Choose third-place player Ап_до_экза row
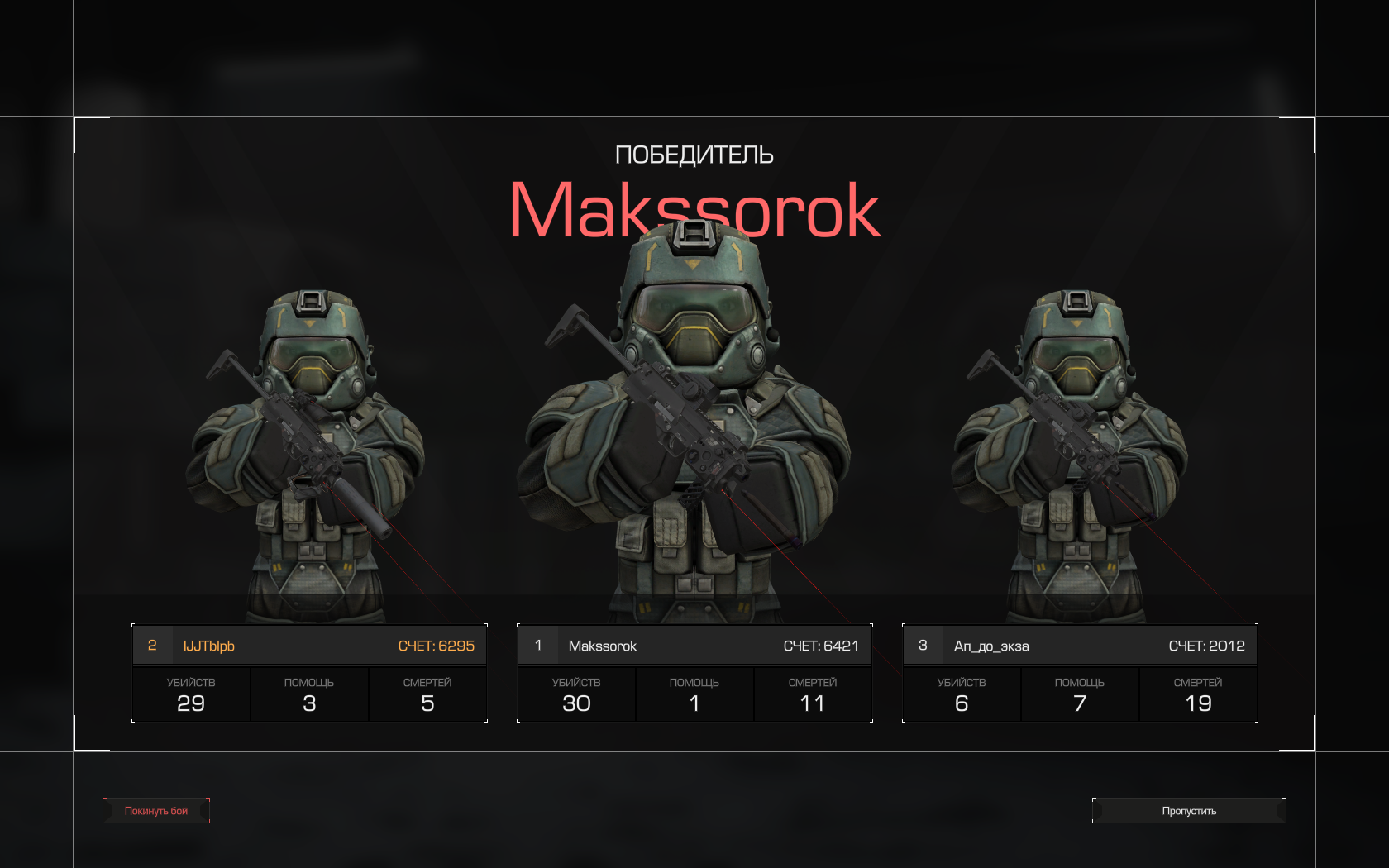 tap(1080, 646)
